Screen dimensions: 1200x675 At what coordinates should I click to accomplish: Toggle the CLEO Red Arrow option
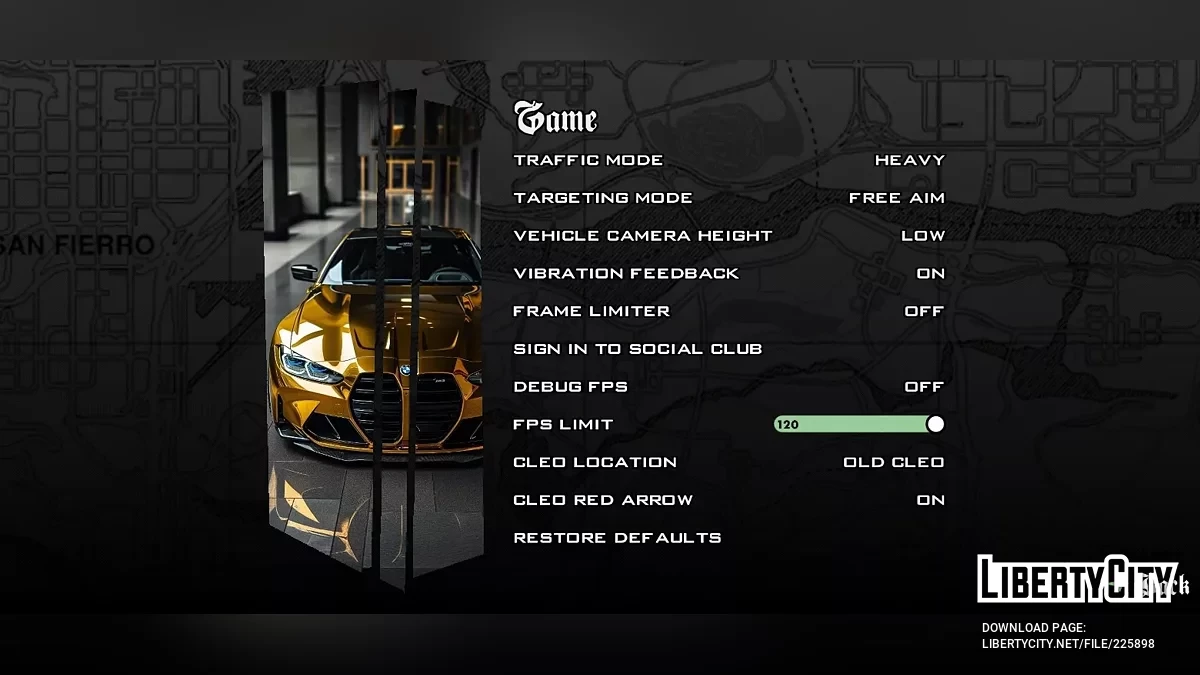coord(930,500)
